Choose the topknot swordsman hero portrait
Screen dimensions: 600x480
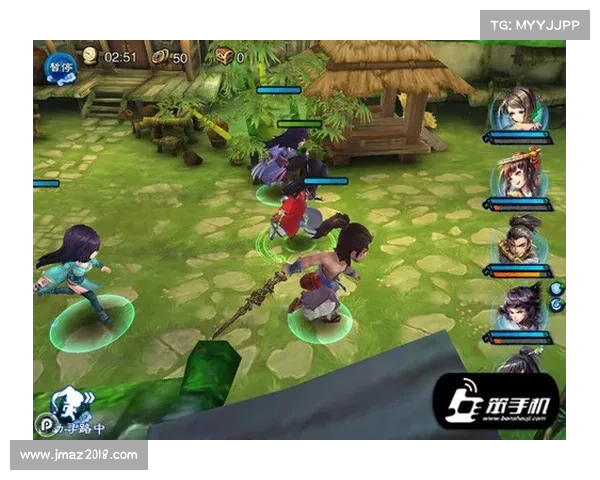click(519, 241)
